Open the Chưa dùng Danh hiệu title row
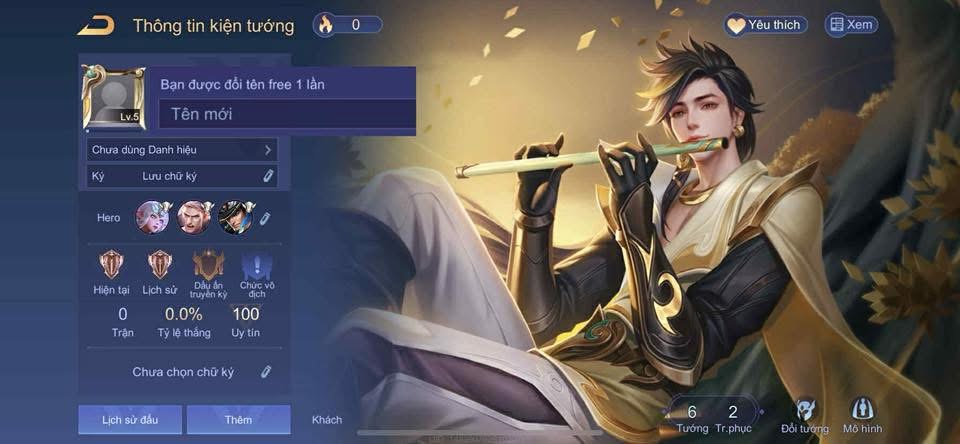This screenshot has height=444, width=960. point(182,150)
